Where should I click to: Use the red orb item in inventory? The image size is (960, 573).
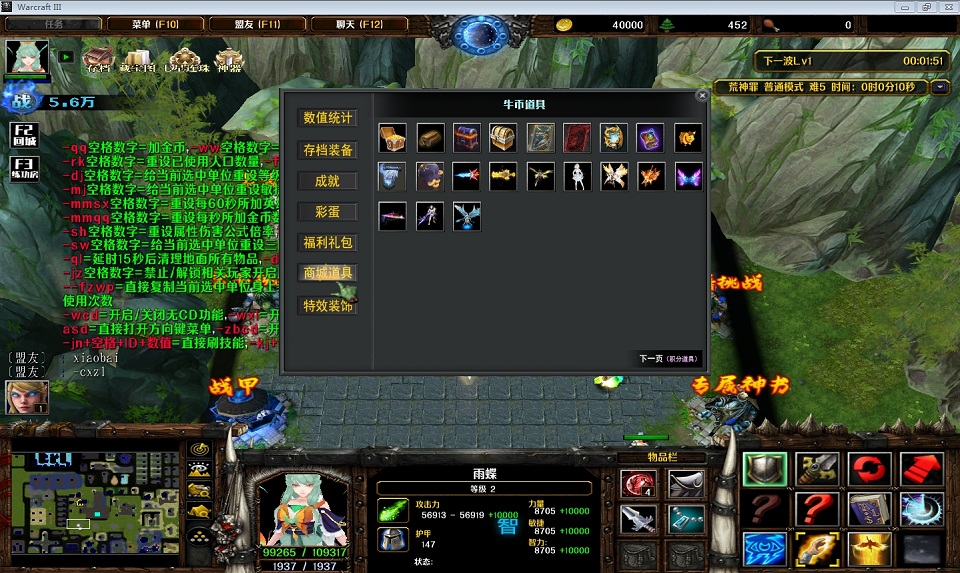click(x=637, y=485)
